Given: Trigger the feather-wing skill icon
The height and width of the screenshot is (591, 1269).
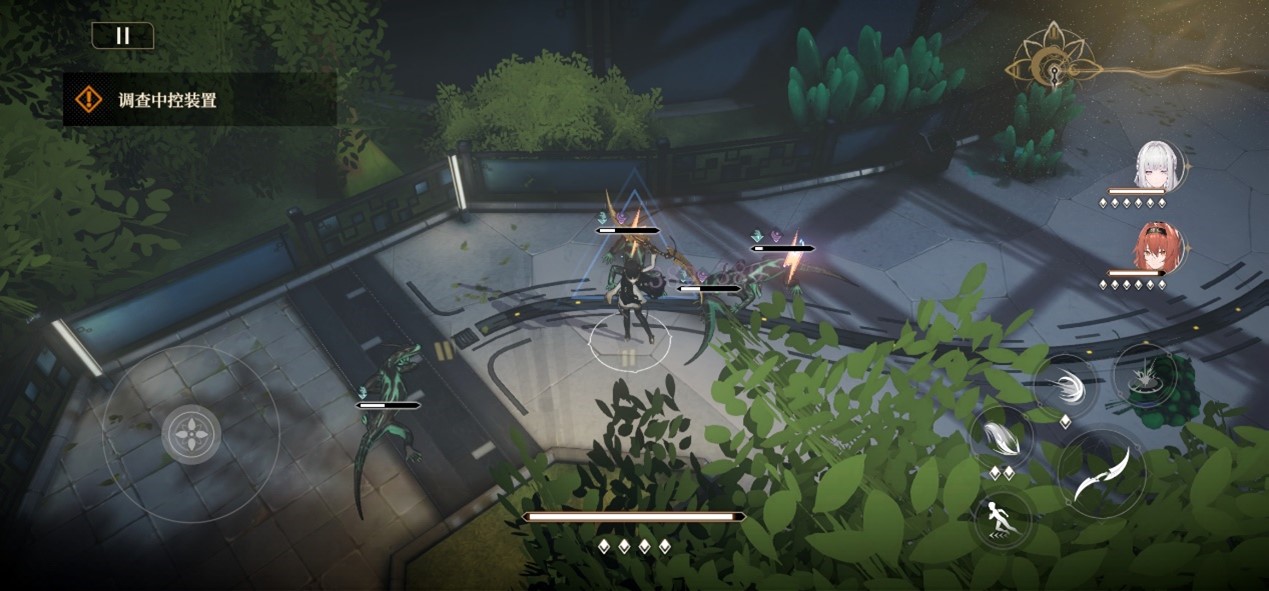Looking at the screenshot, I should click(1001, 437).
